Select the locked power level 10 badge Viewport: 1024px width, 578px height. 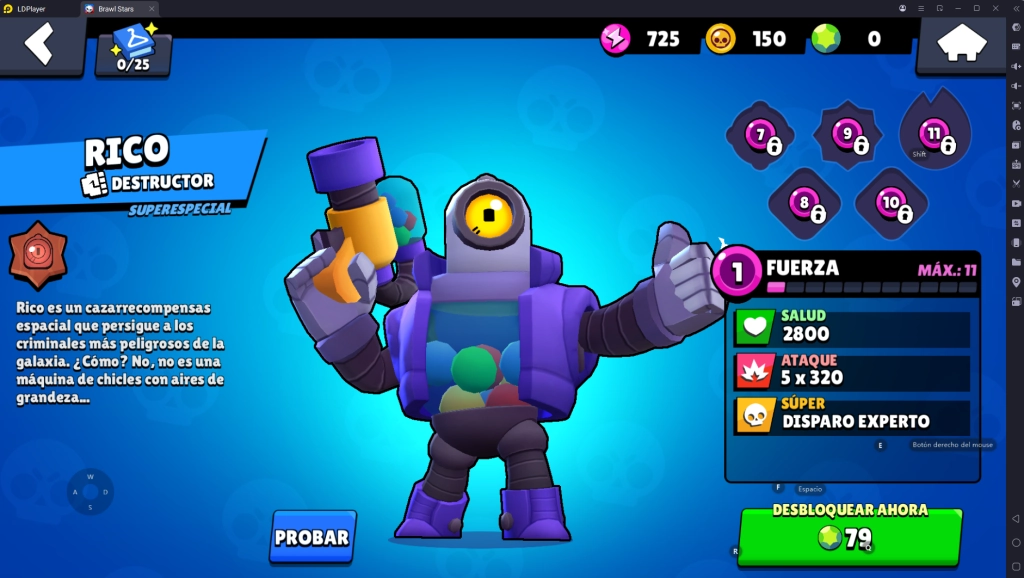(x=890, y=203)
